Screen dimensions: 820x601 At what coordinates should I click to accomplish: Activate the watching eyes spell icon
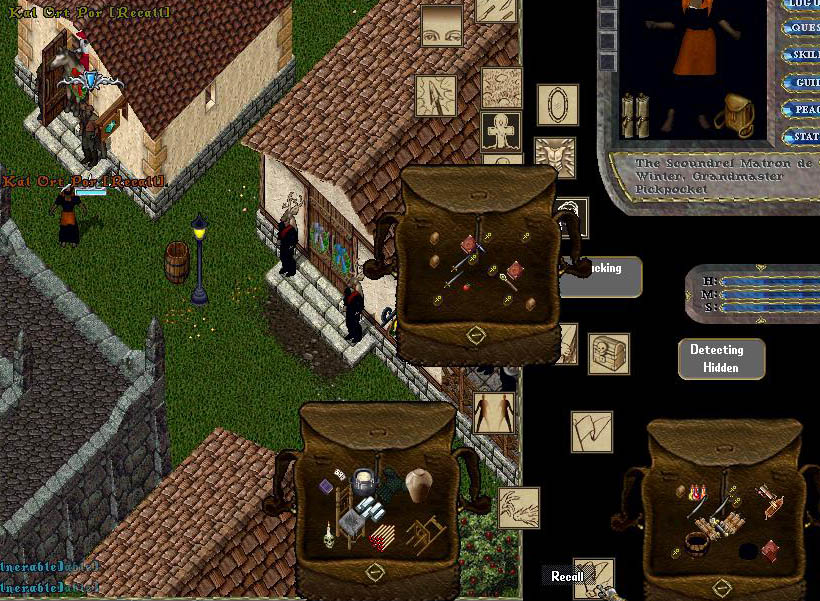point(441,26)
